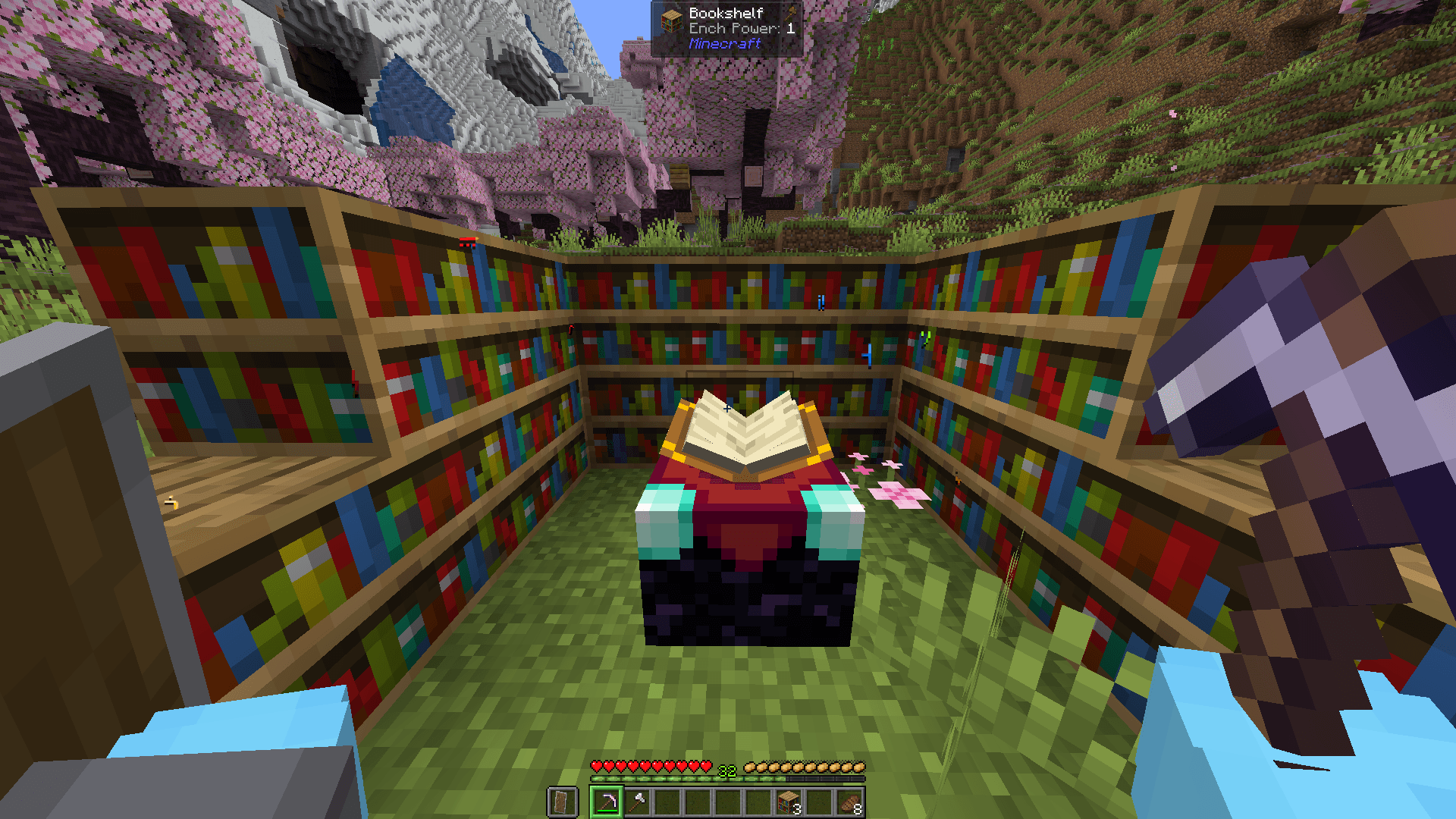Click the green experience level number 32

click(x=726, y=770)
